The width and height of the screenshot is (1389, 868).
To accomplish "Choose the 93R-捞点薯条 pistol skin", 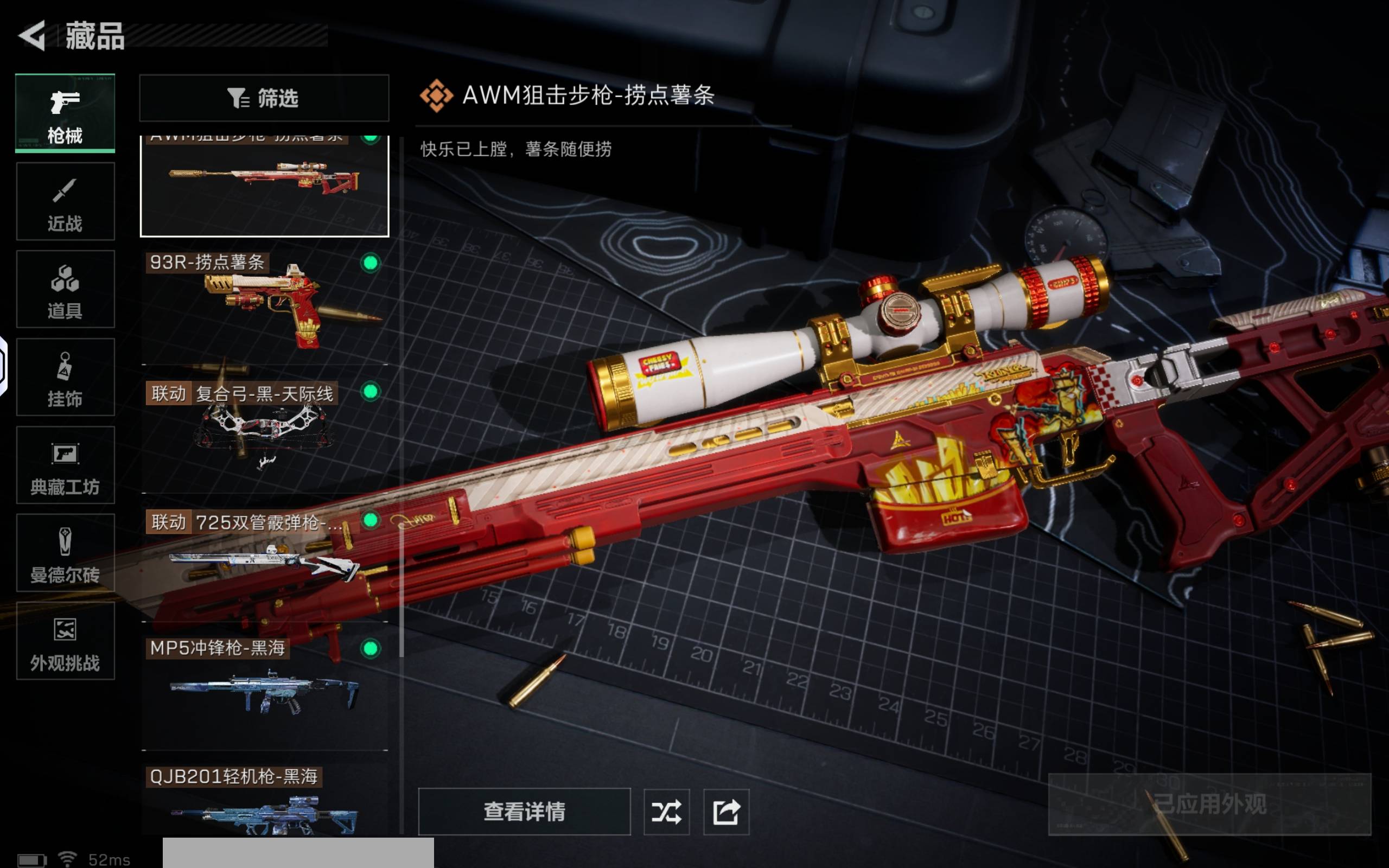I will pyautogui.click(x=264, y=307).
